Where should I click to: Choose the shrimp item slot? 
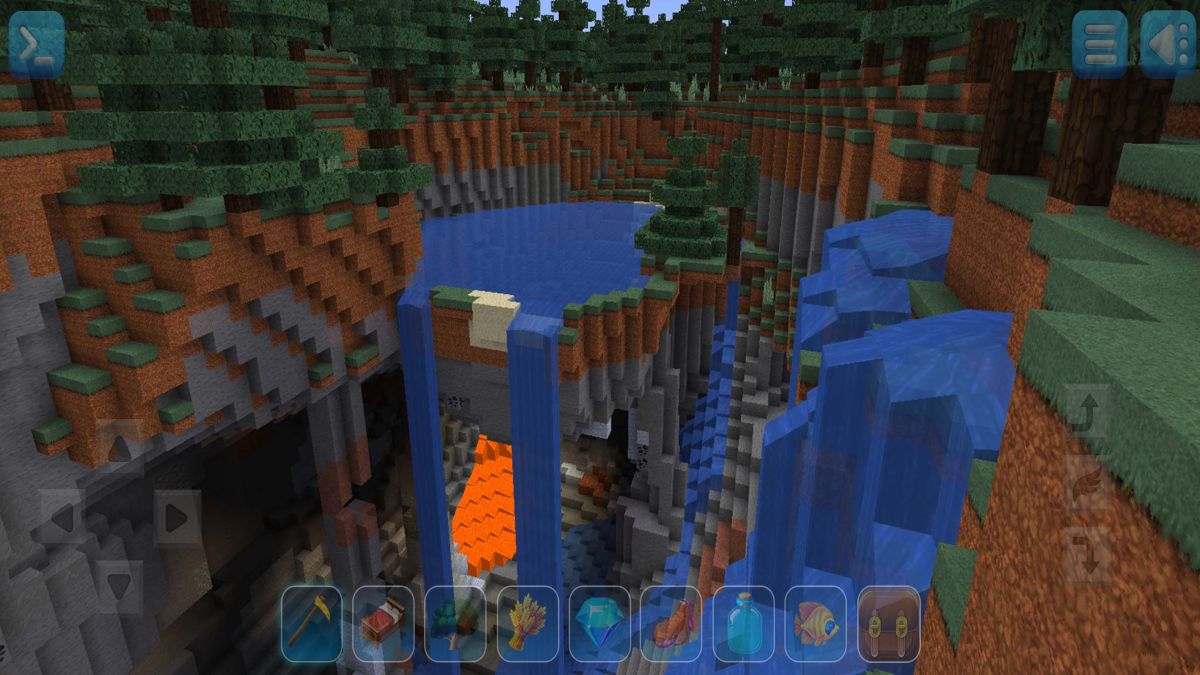672,624
